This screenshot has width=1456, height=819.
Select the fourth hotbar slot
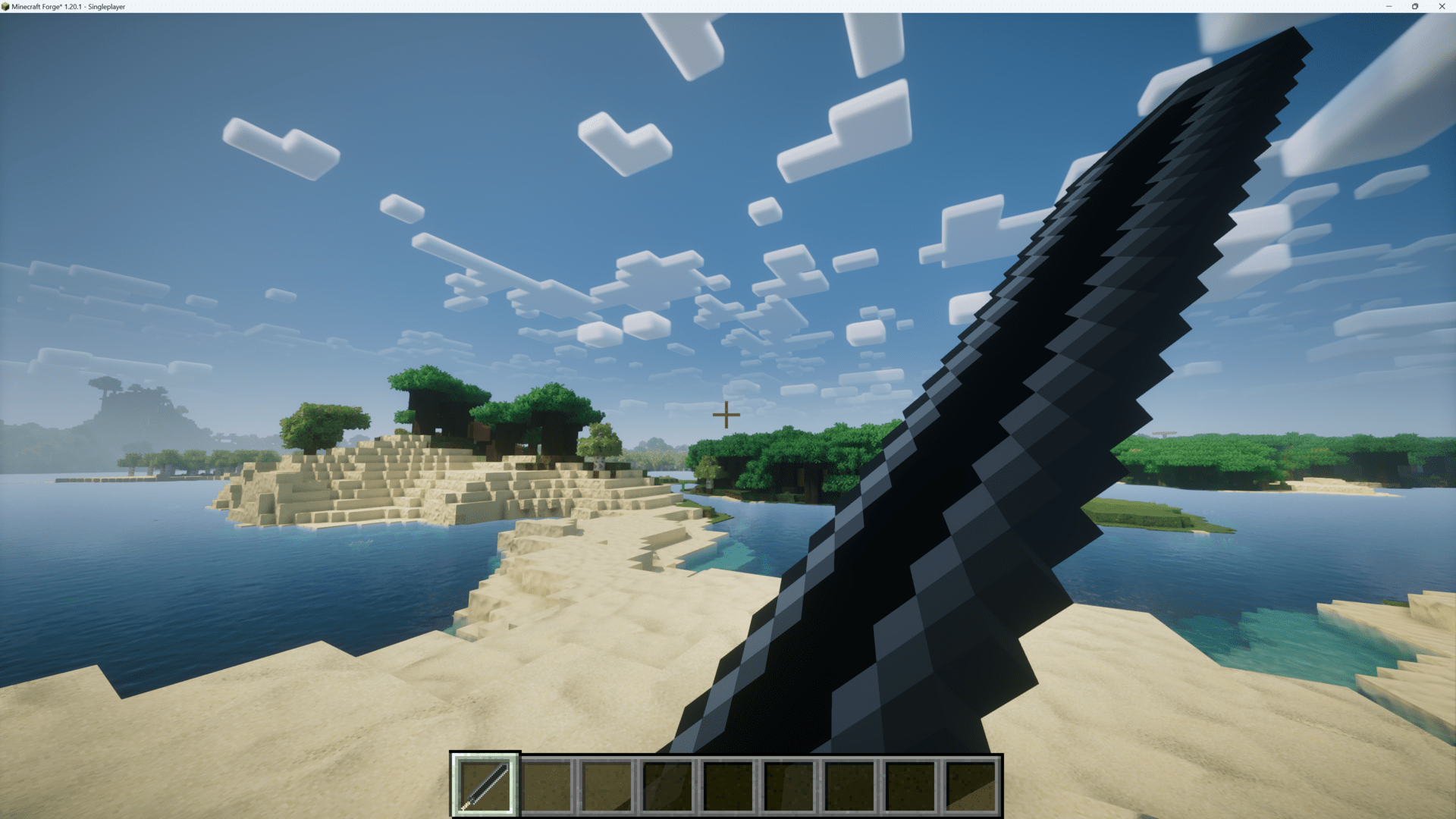668,785
